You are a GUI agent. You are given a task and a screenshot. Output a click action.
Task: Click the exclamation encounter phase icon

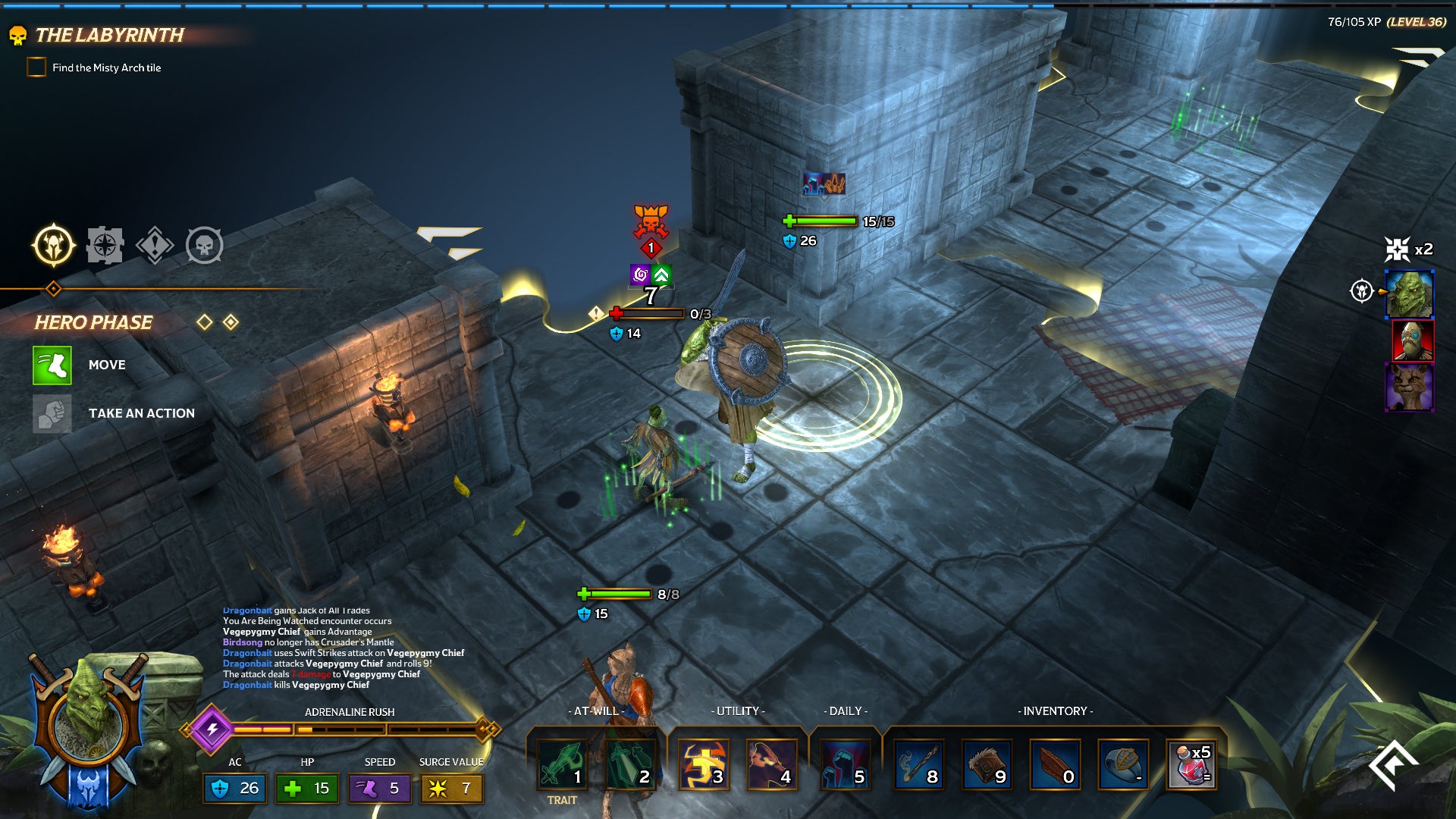pos(155,245)
